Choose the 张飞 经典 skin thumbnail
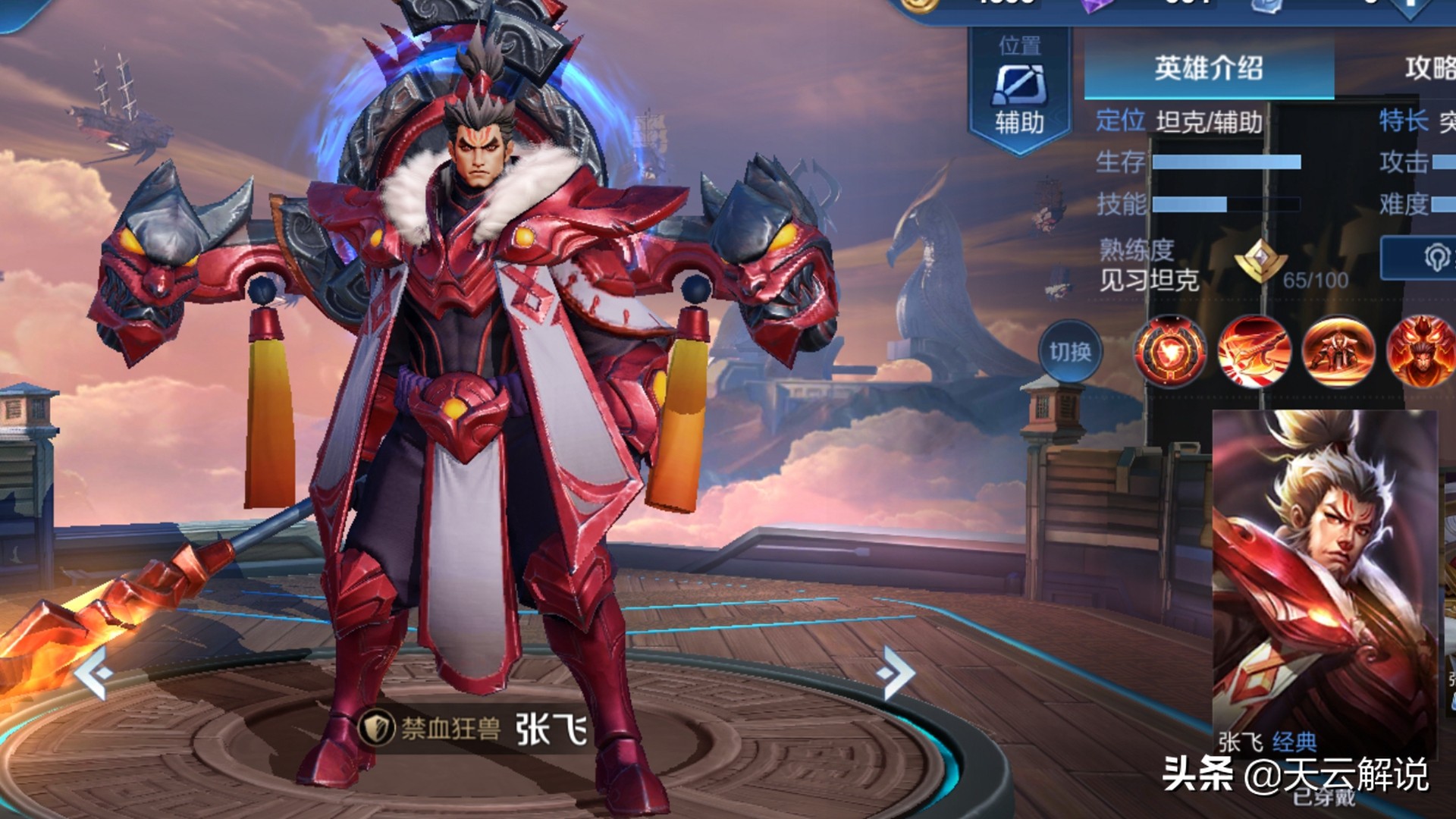The height and width of the screenshot is (819, 1456). tap(1324, 584)
